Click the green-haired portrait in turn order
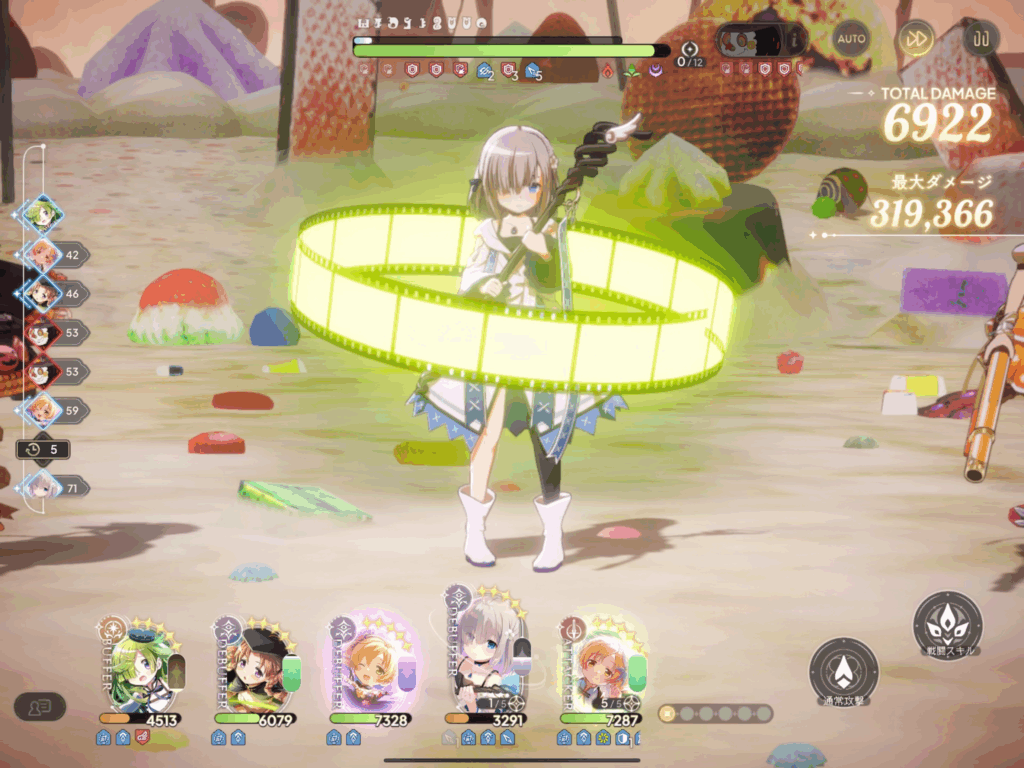The height and width of the screenshot is (768, 1024). 43,215
